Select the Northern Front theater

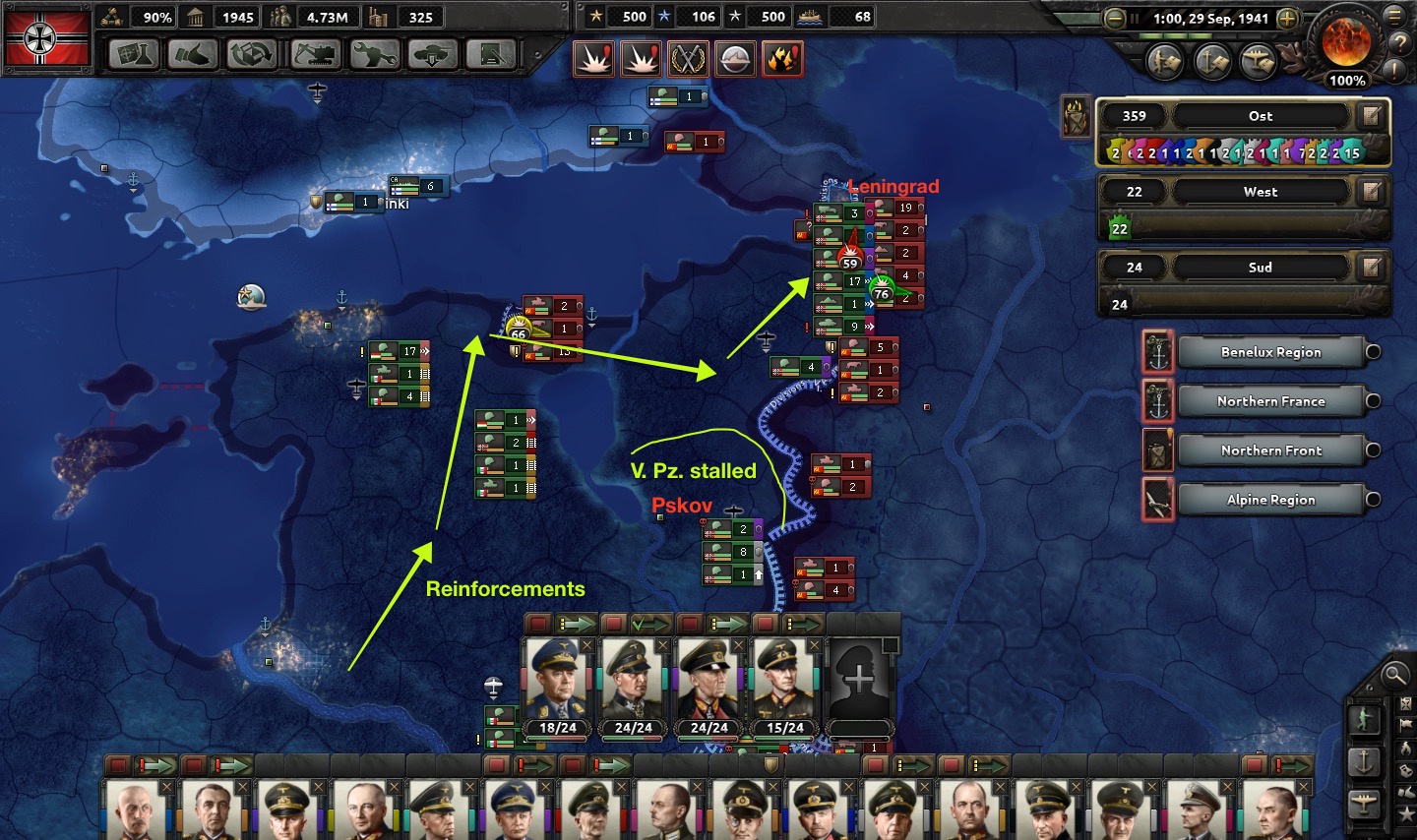[1270, 450]
